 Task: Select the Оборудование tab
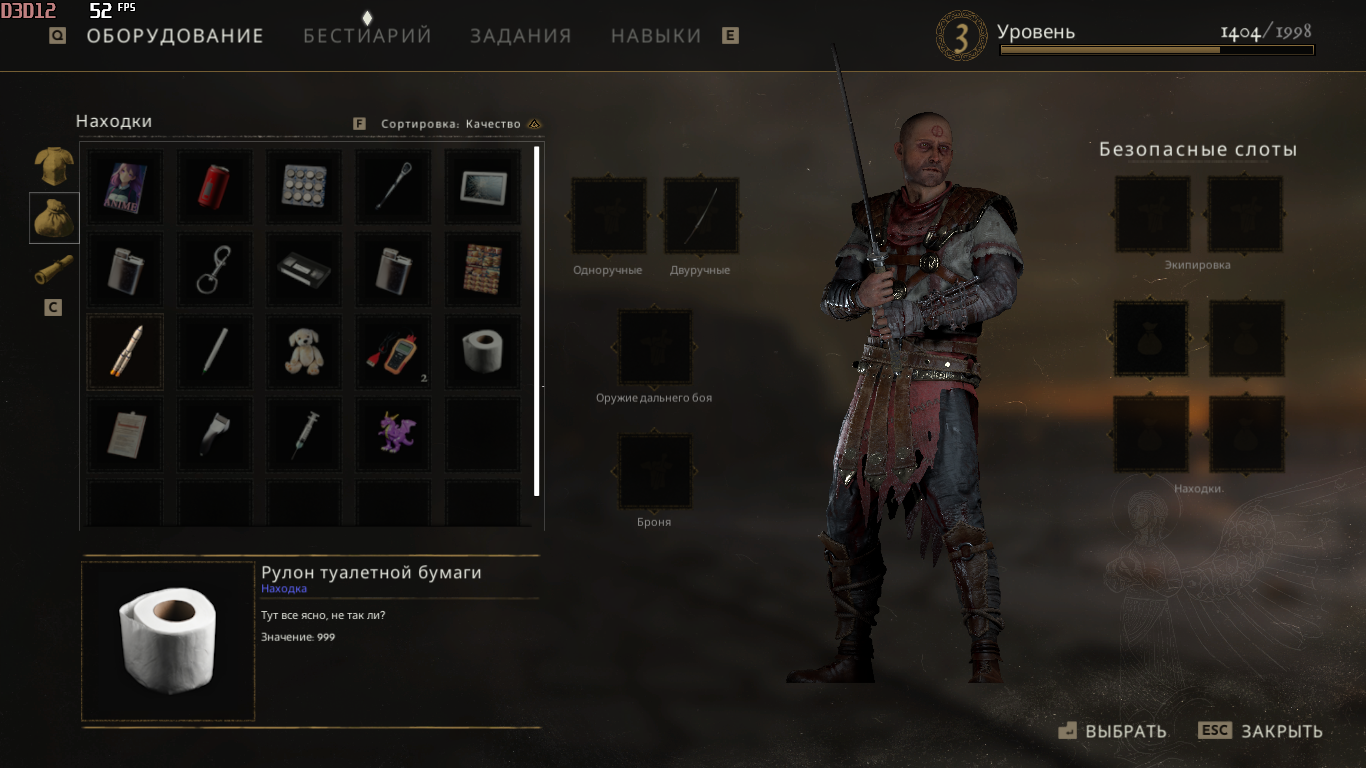[x=175, y=36]
